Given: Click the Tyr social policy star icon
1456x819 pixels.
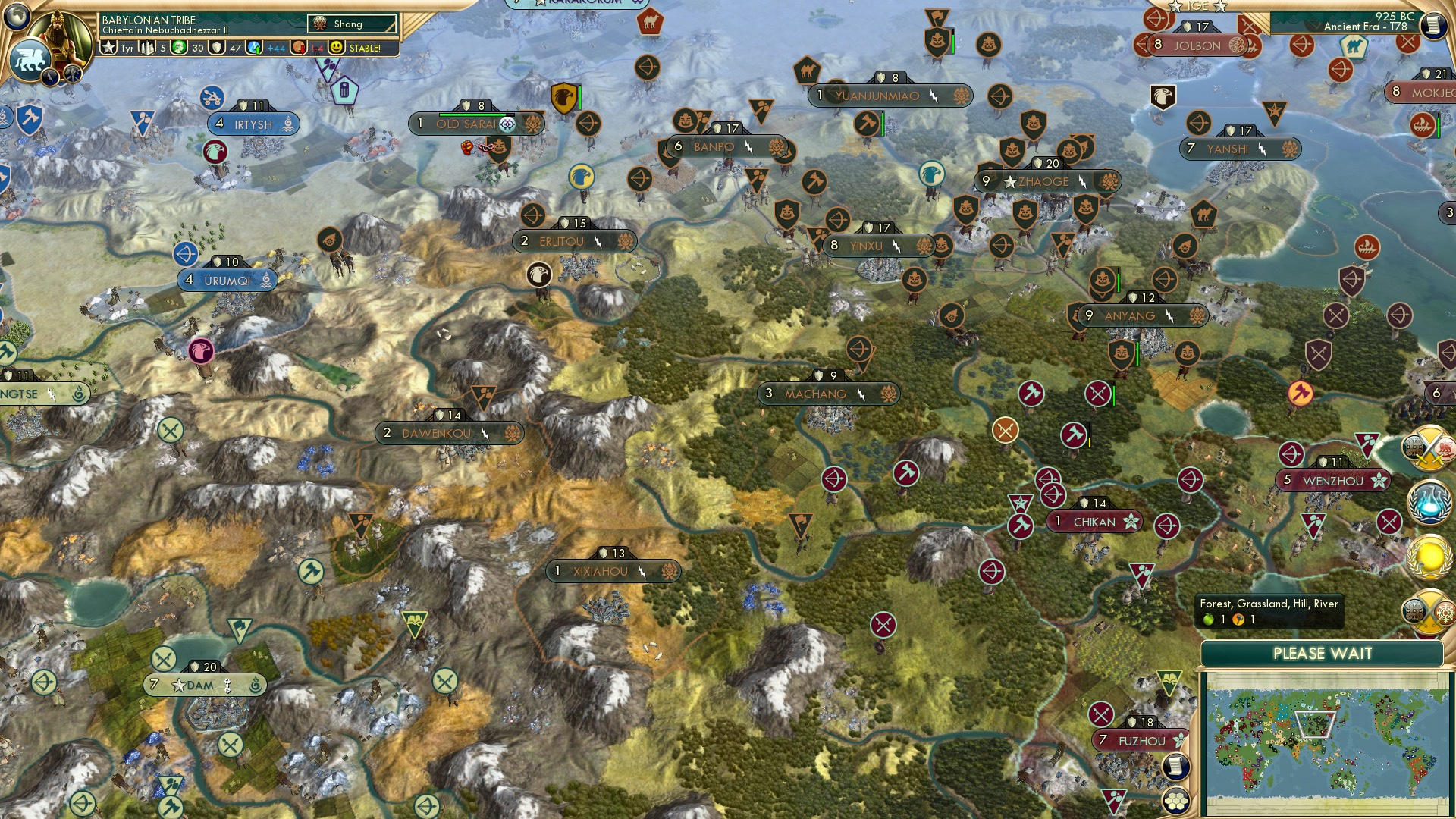Looking at the screenshot, I should click(109, 48).
